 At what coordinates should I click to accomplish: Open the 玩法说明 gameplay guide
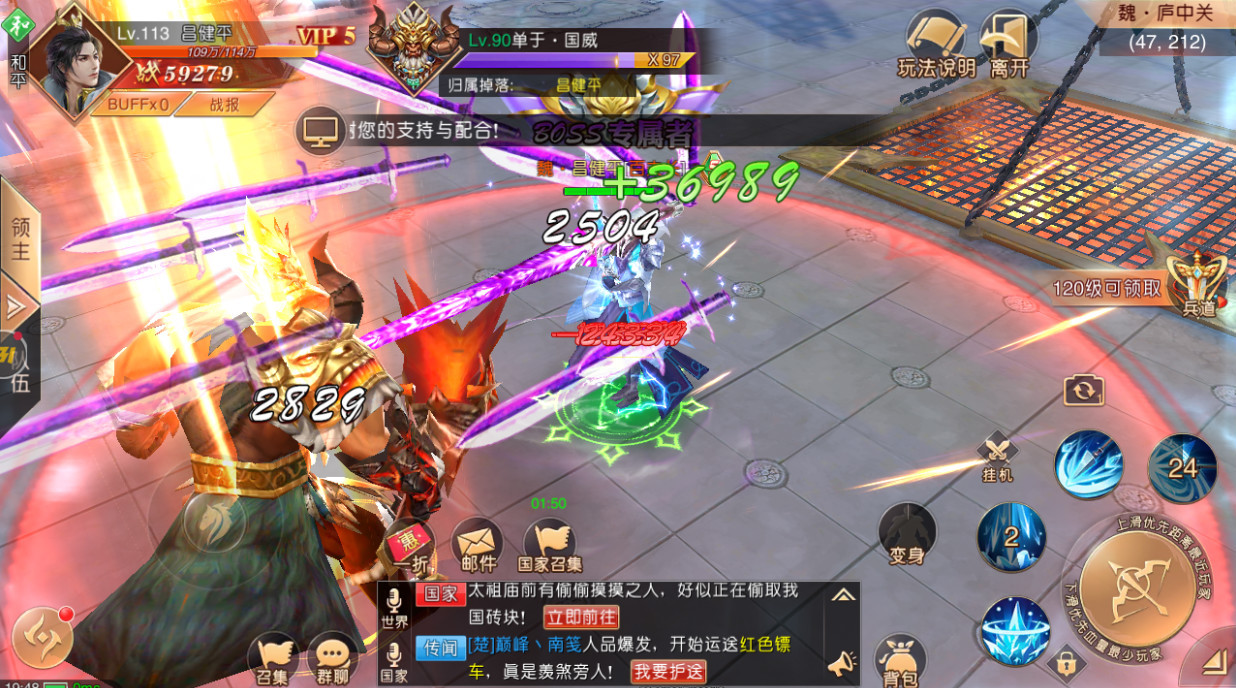tap(936, 44)
